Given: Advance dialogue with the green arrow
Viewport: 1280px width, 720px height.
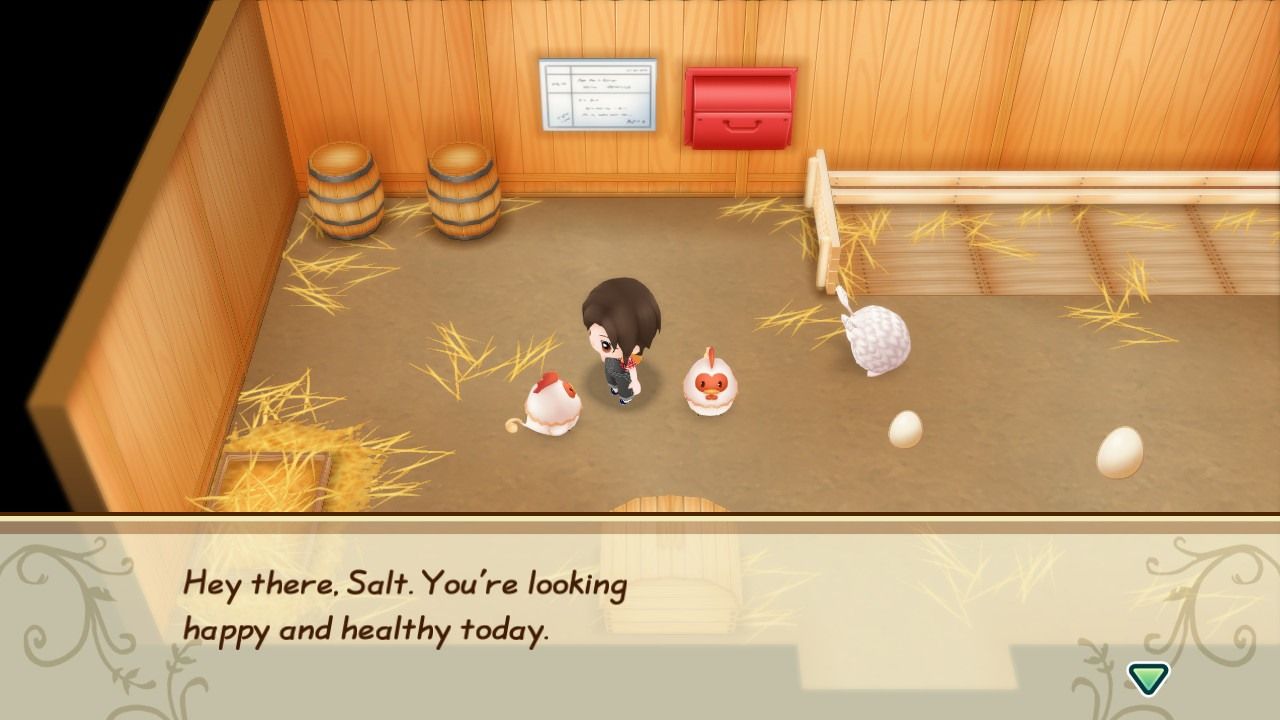Looking at the screenshot, I should [1148, 678].
